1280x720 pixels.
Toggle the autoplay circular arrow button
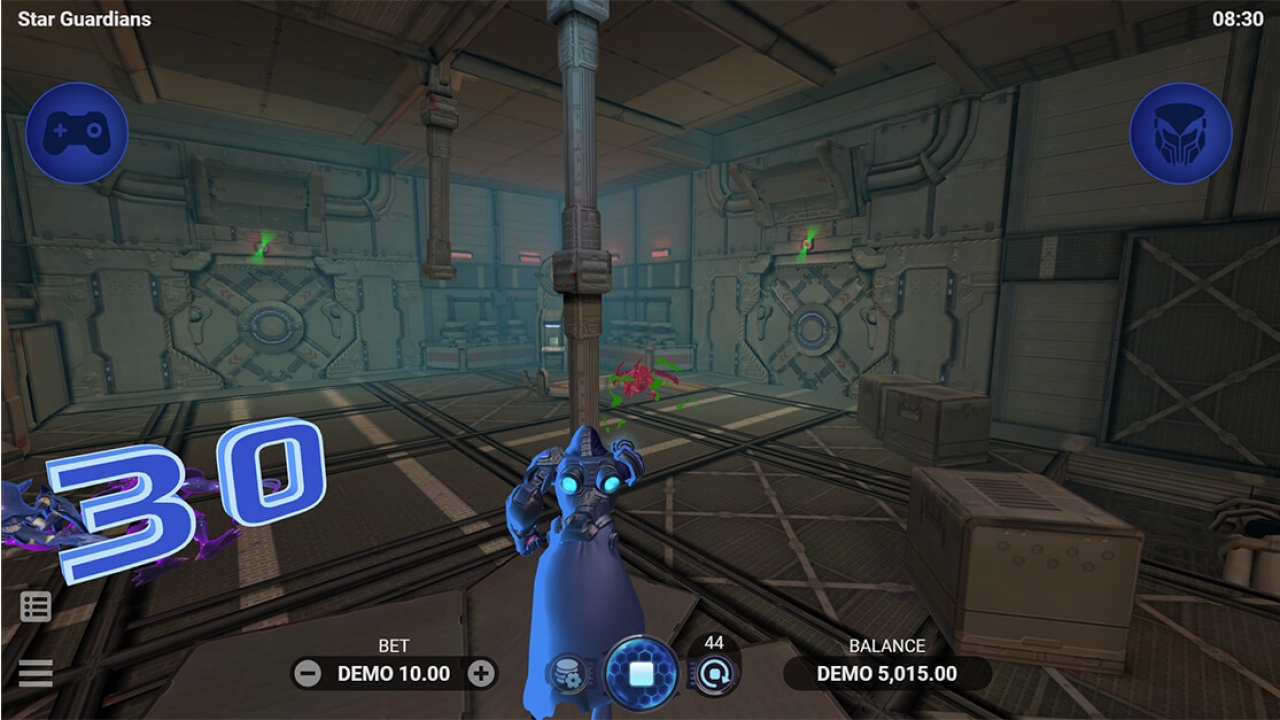[x=714, y=675]
